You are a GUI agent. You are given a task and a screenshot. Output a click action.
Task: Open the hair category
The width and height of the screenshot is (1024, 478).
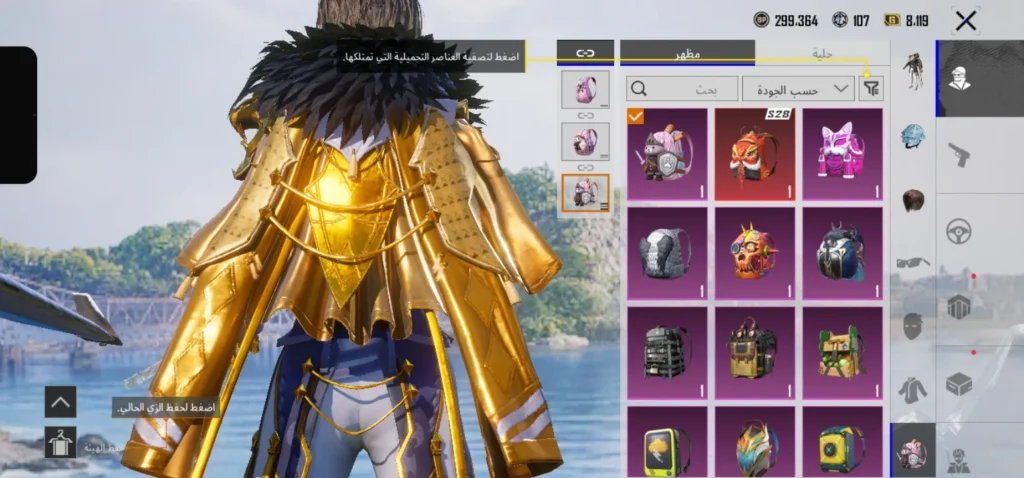point(912,199)
